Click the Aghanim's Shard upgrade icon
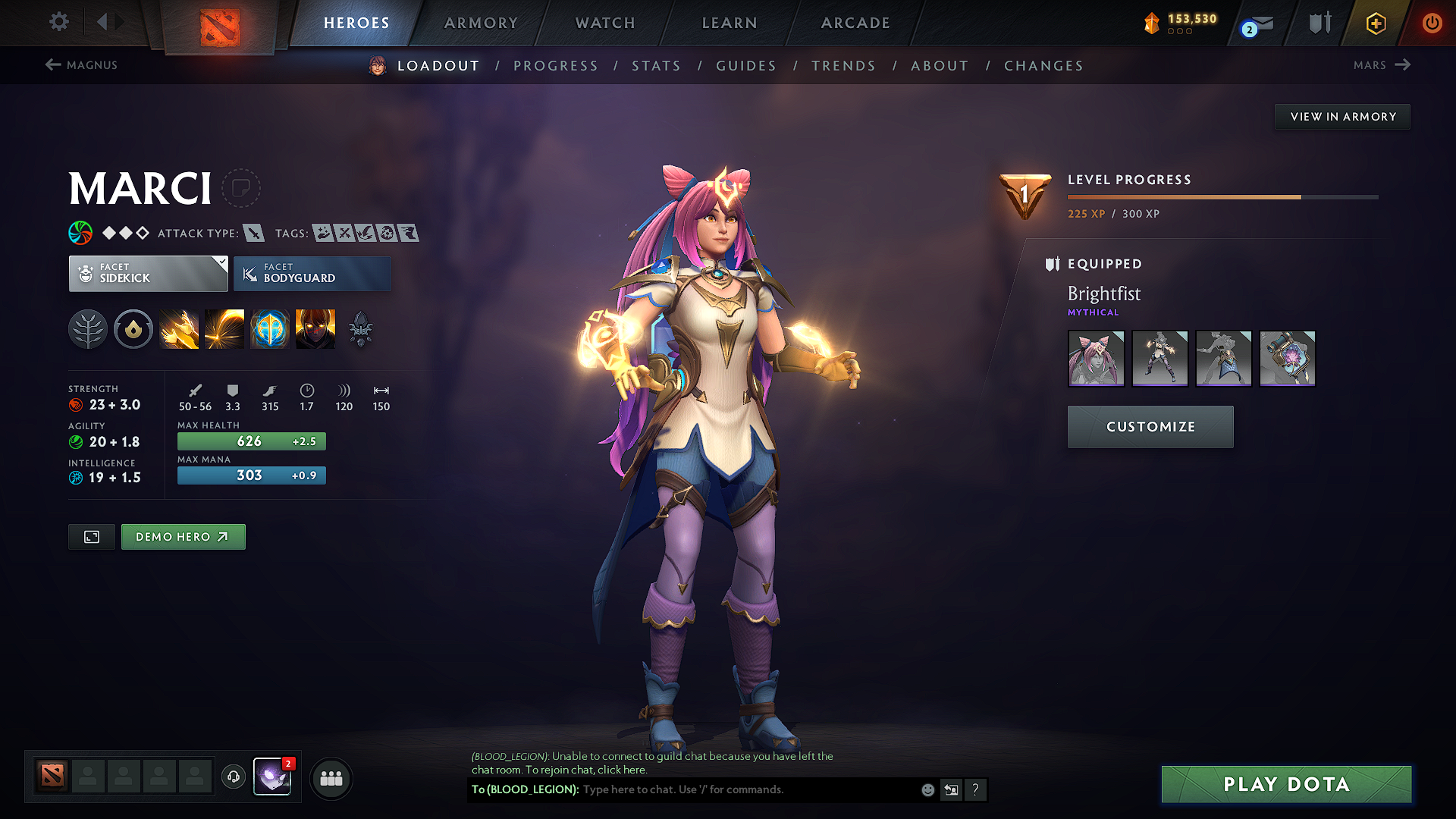The image size is (1456, 819). tap(360, 328)
